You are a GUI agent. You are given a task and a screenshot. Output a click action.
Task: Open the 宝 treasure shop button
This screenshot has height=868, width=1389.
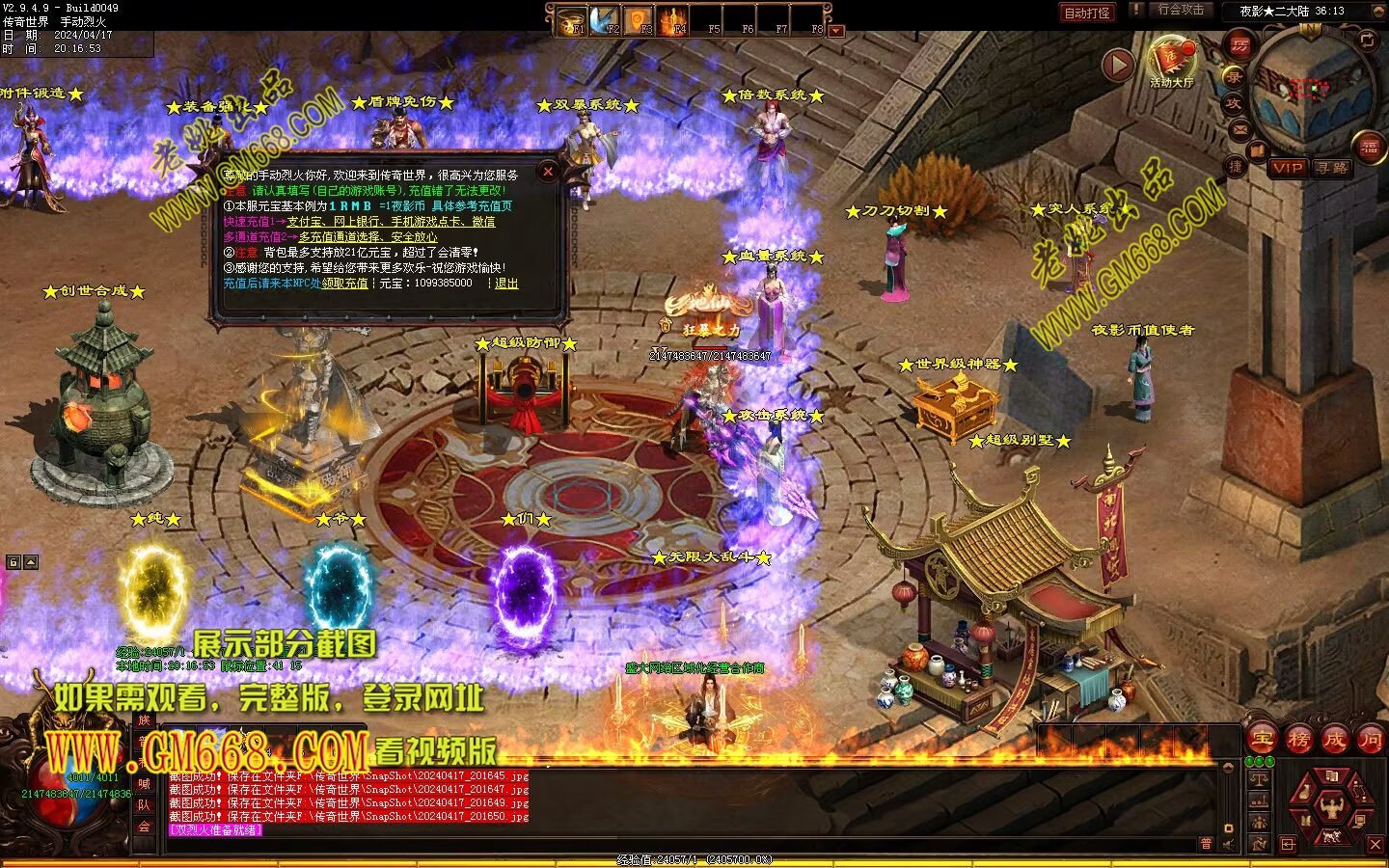[x=1262, y=740]
